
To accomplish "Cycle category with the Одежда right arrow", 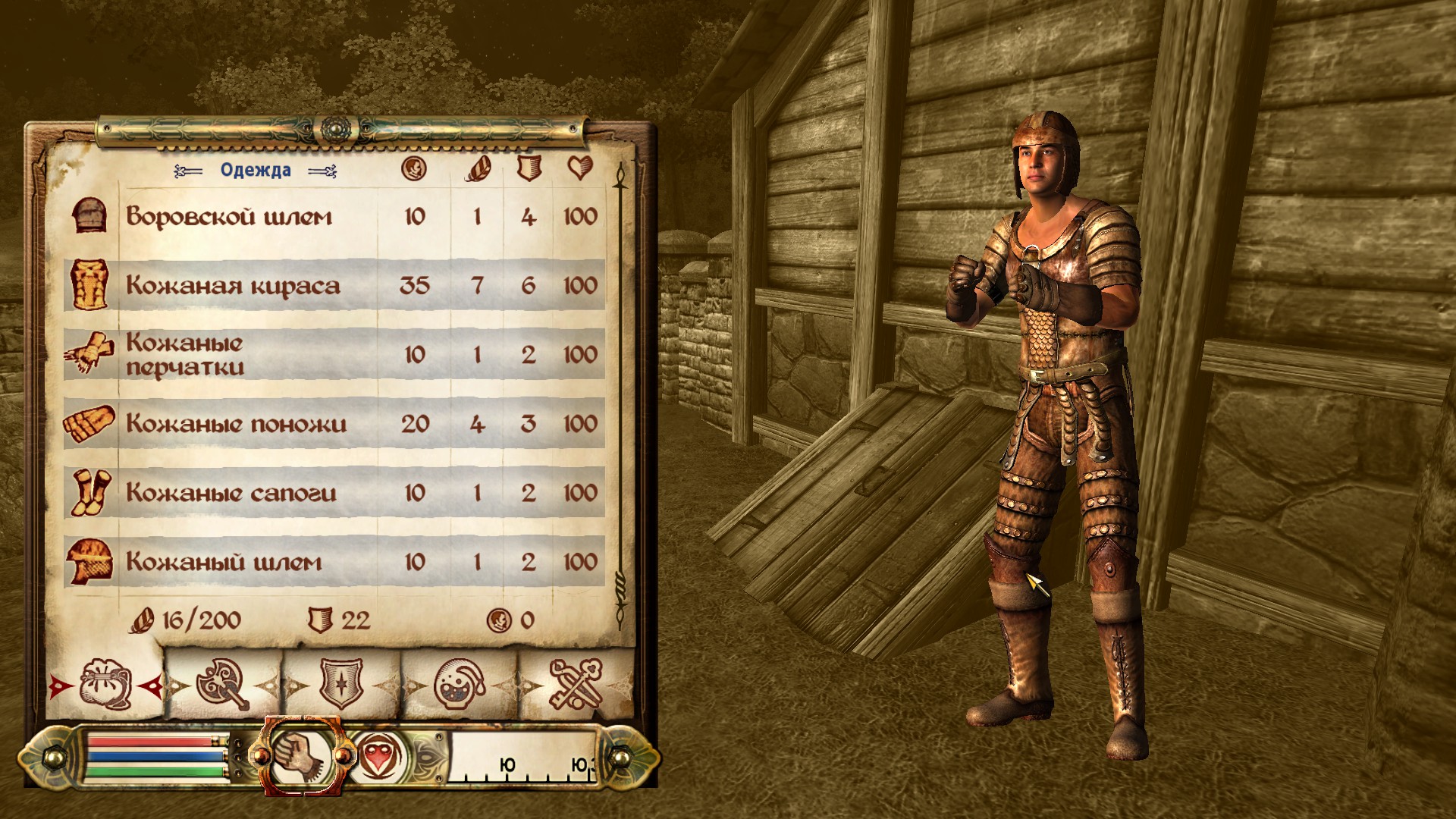I will (x=322, y=171).
